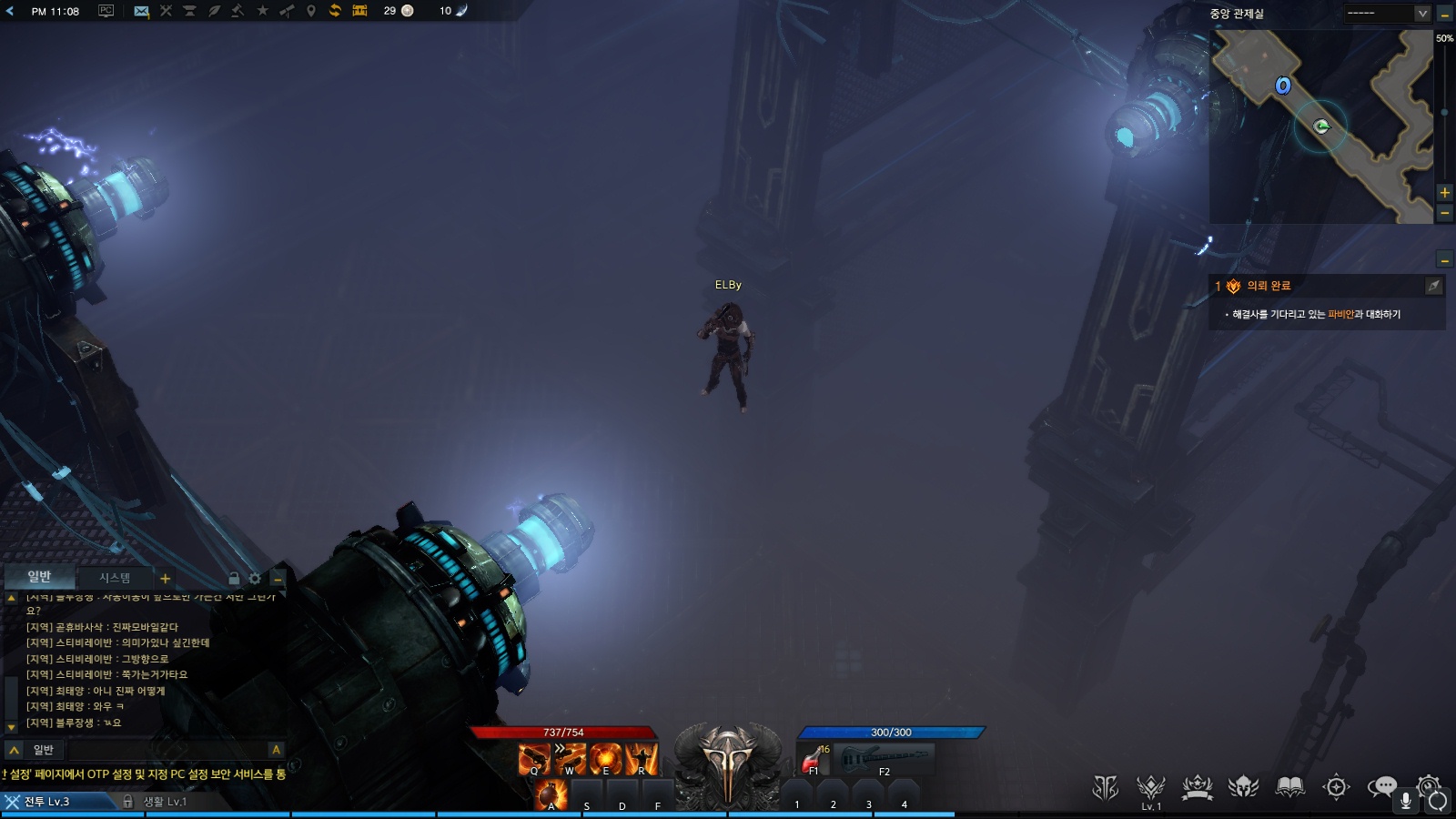Select the 의뢰 완료 quest tracker entry

click(x=1268, y=286)
